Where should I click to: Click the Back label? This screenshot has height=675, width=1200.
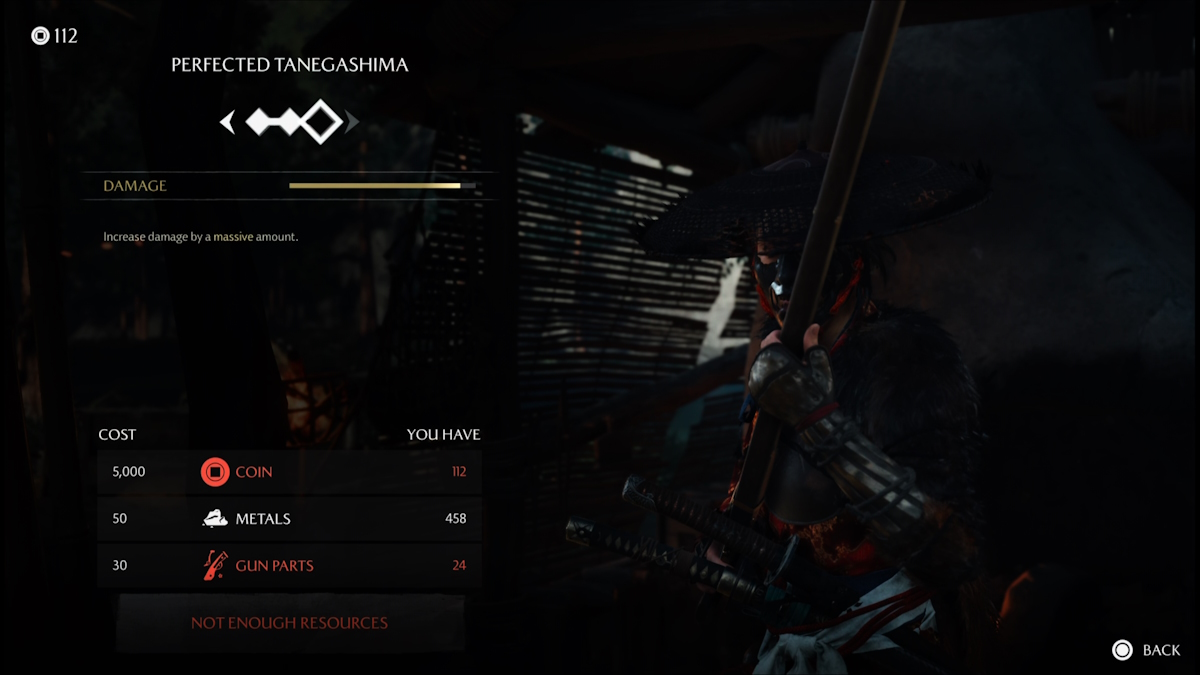(1160, 650)
